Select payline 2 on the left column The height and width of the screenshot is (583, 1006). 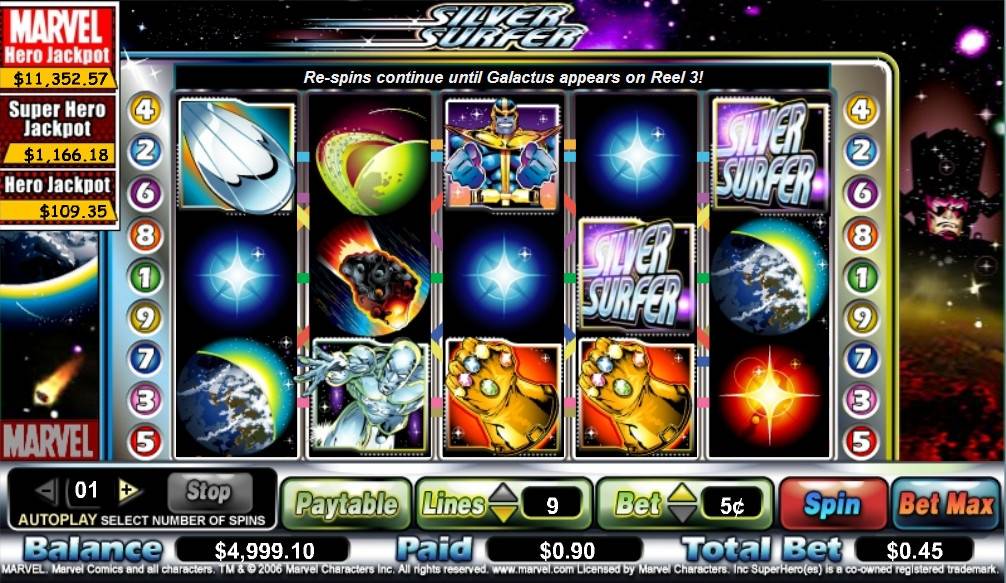145,151
